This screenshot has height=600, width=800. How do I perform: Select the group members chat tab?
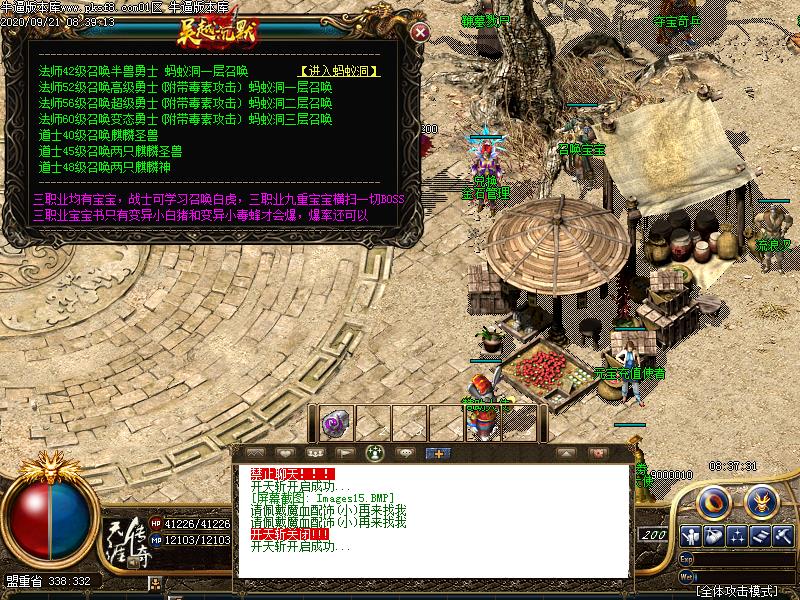tap(315, 453)
